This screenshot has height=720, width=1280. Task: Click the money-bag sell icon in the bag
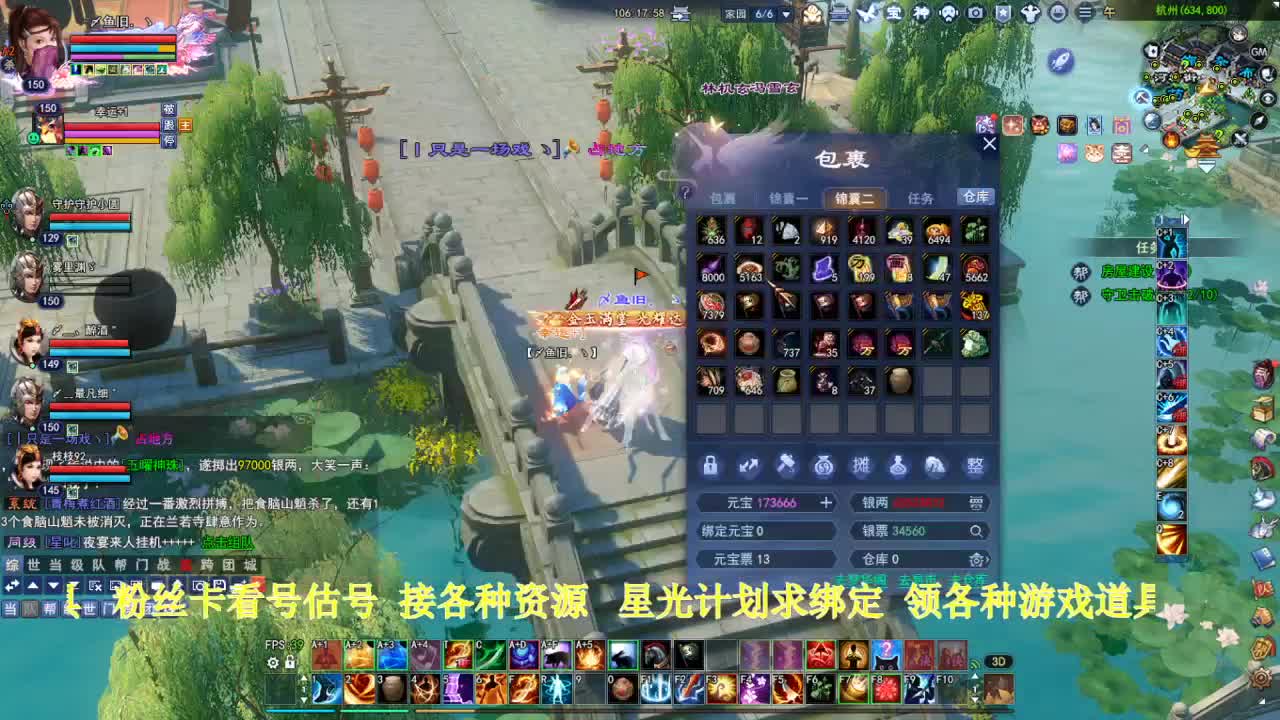tap(823, 467)
